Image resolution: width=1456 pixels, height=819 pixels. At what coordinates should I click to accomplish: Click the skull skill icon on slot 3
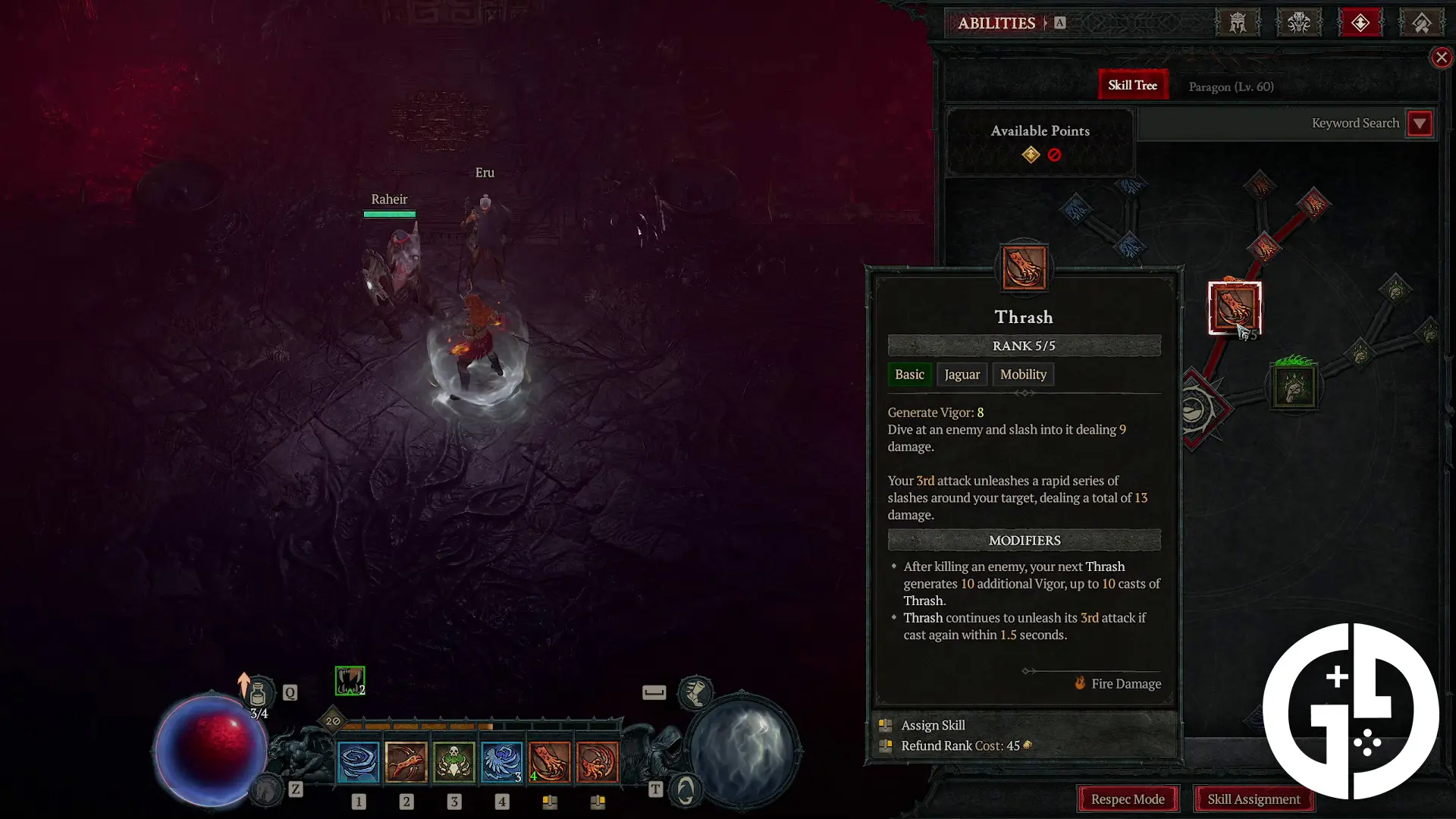click(x=454, y=761)
